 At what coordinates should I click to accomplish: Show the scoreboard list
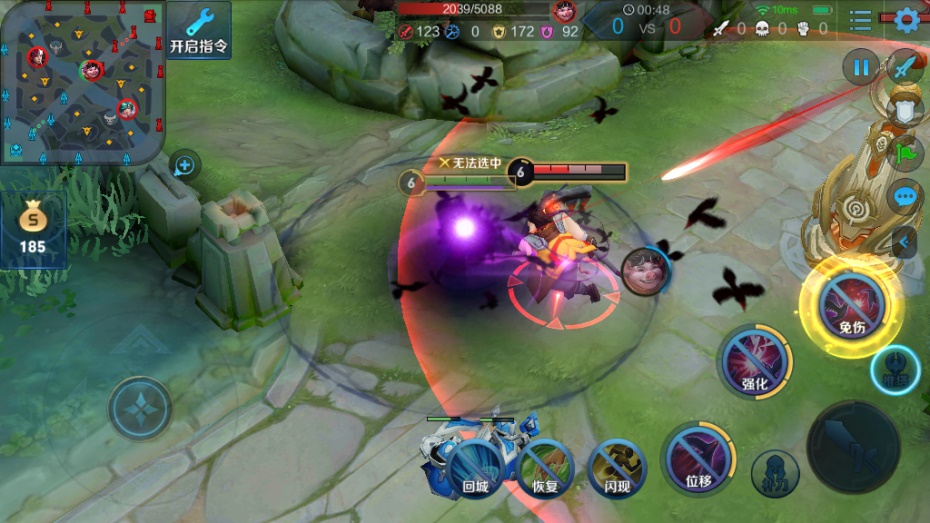click(x=860, y=19)
